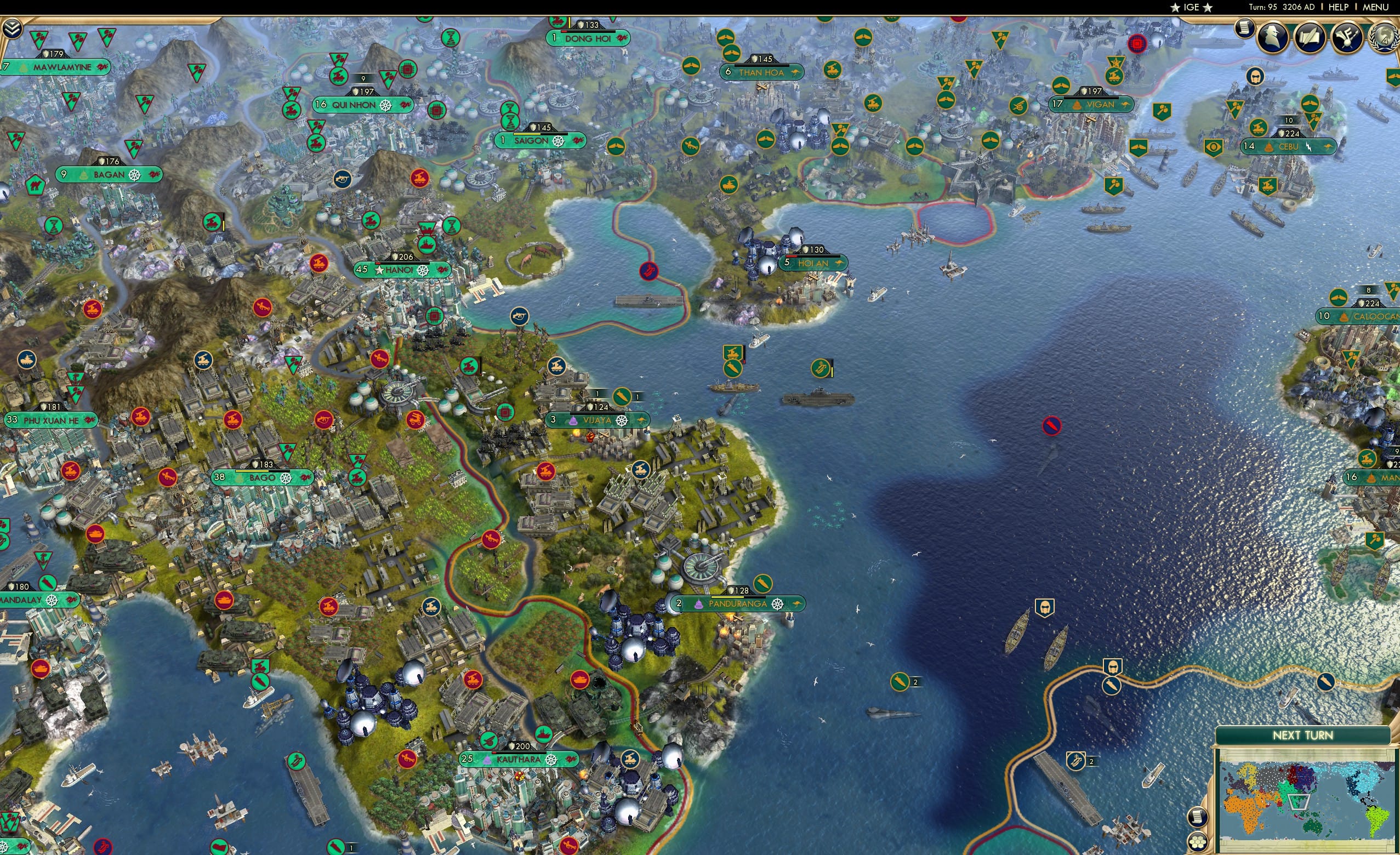Open the Diplomacy overview scroll-and-quill icon

(1311, 38)
